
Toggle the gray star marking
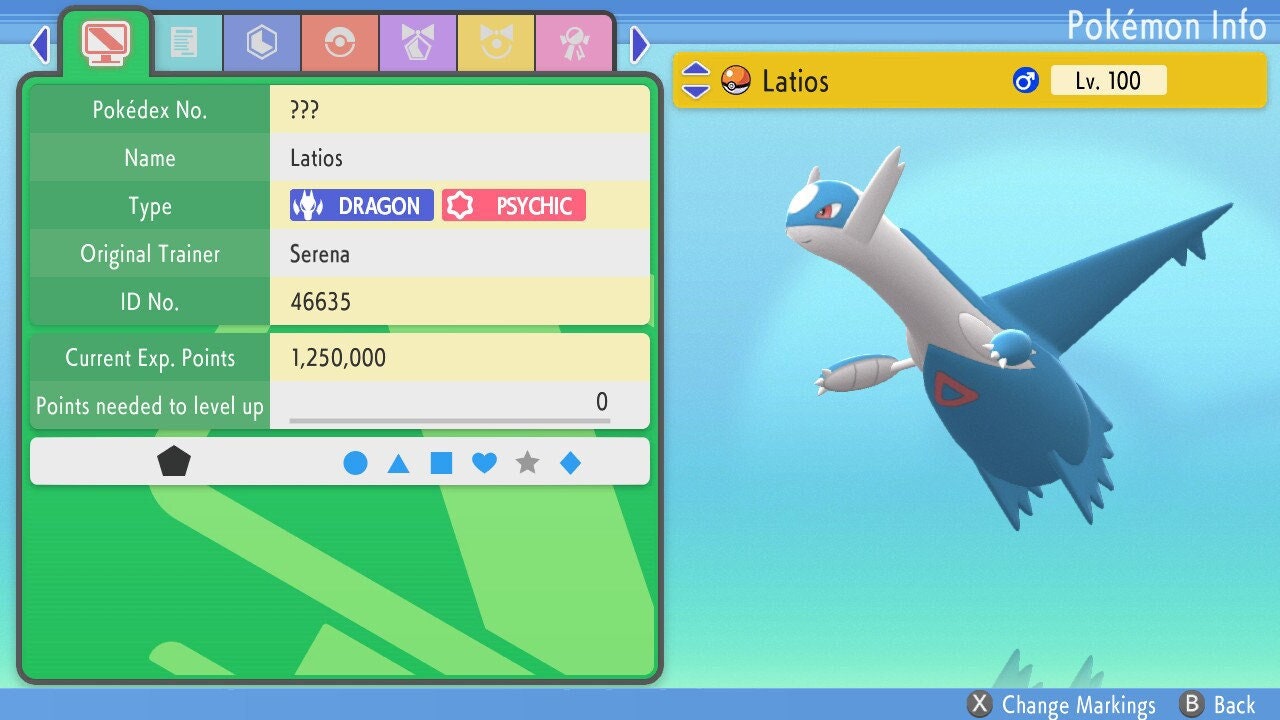click(527, 463)
